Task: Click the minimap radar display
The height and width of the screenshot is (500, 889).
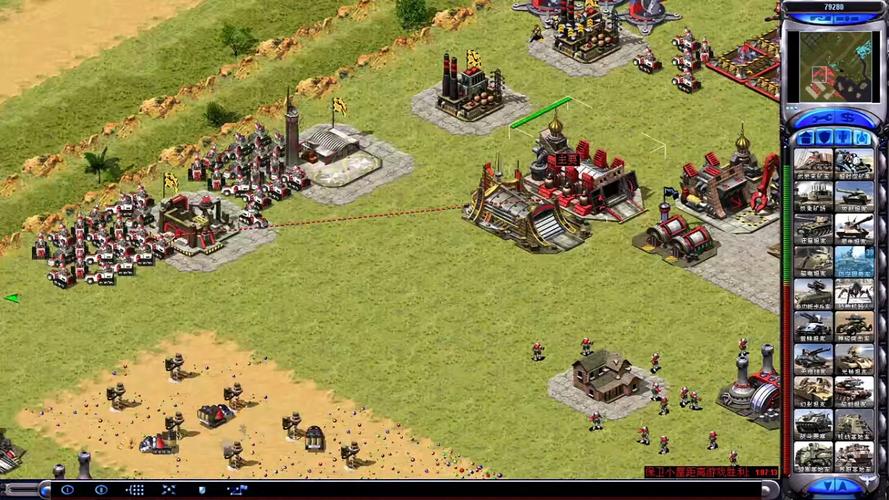Action: (x=832, y=66)
